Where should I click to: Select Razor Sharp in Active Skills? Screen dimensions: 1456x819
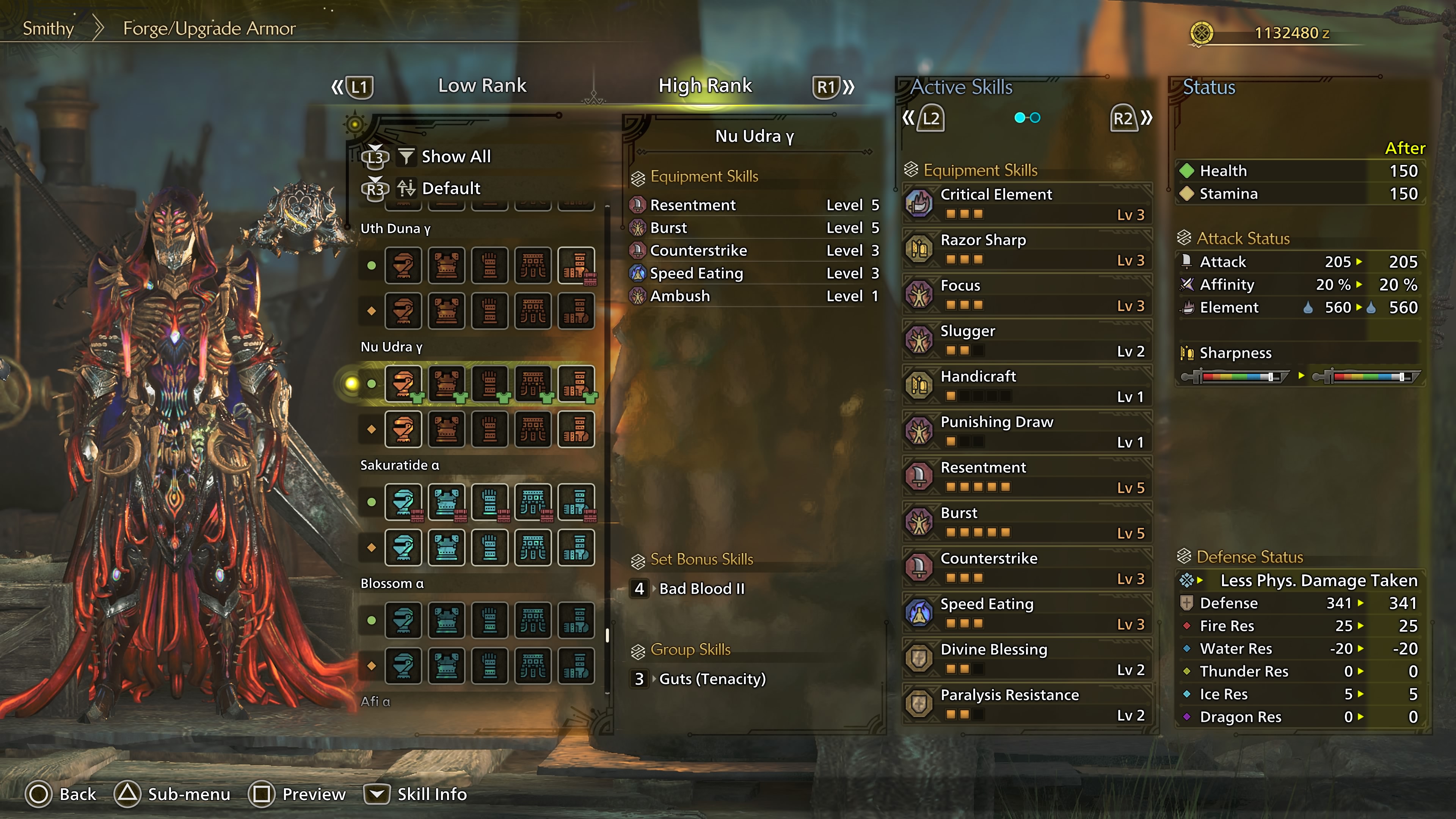click(x=1026, y=249)
